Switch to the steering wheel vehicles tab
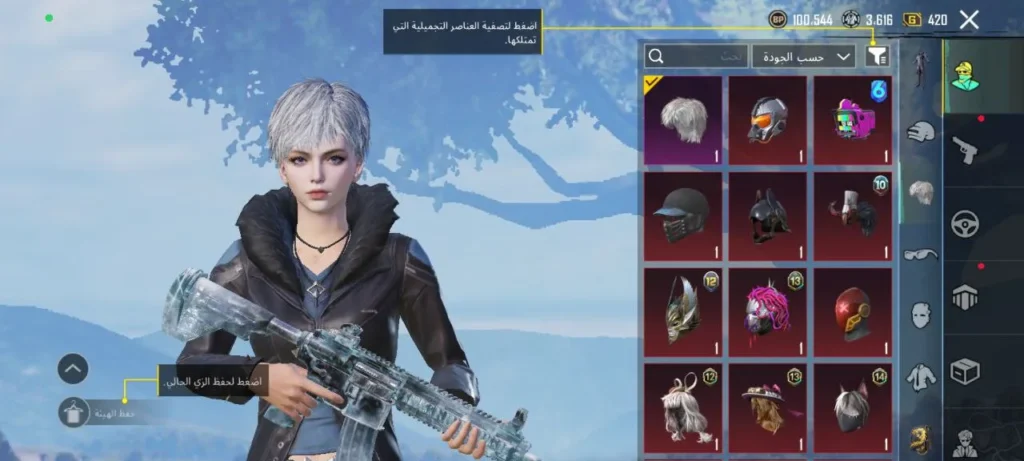This screenshot has height=461, width=1024. click(x=966, y=223)
